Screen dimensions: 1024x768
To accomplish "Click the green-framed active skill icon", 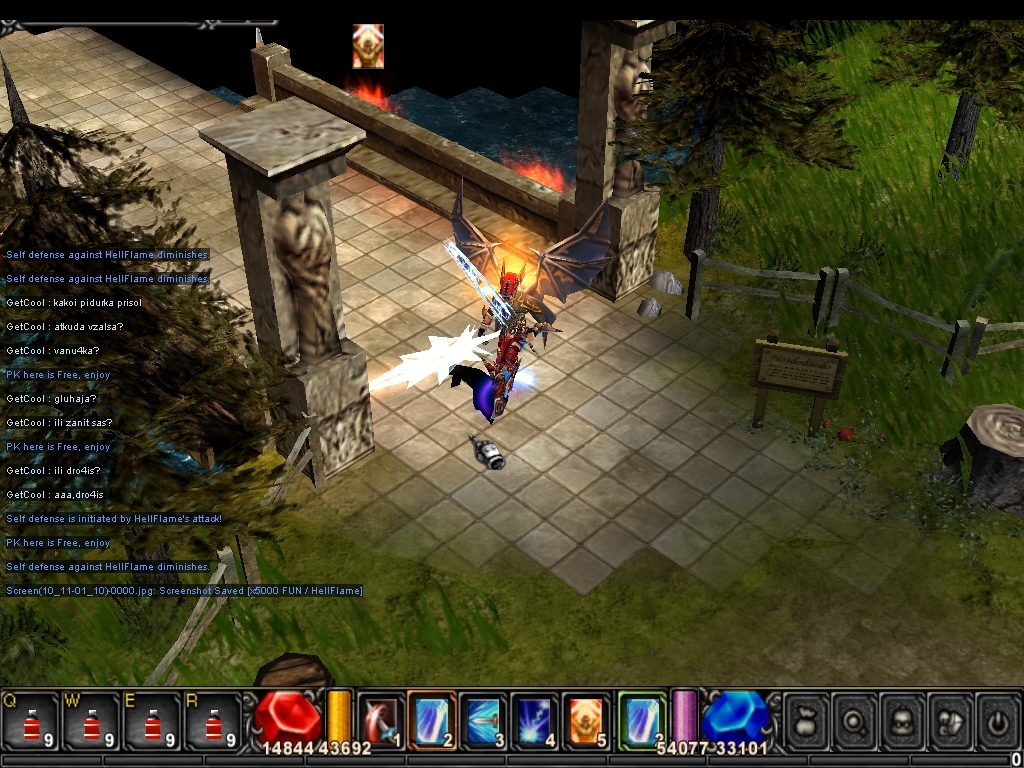I will [641, 720].
